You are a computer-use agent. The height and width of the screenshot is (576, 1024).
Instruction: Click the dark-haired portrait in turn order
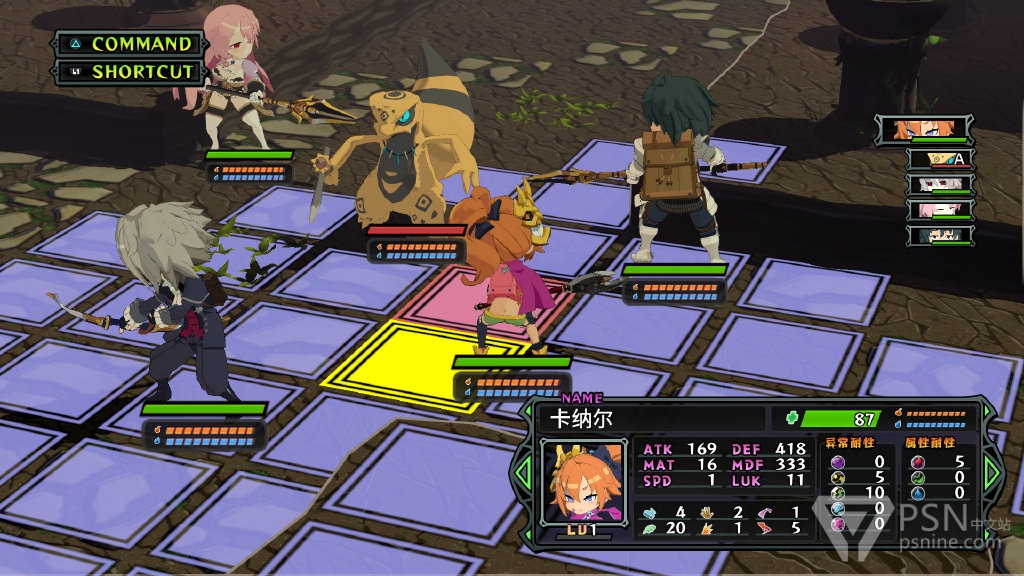[x=940, y=236]
